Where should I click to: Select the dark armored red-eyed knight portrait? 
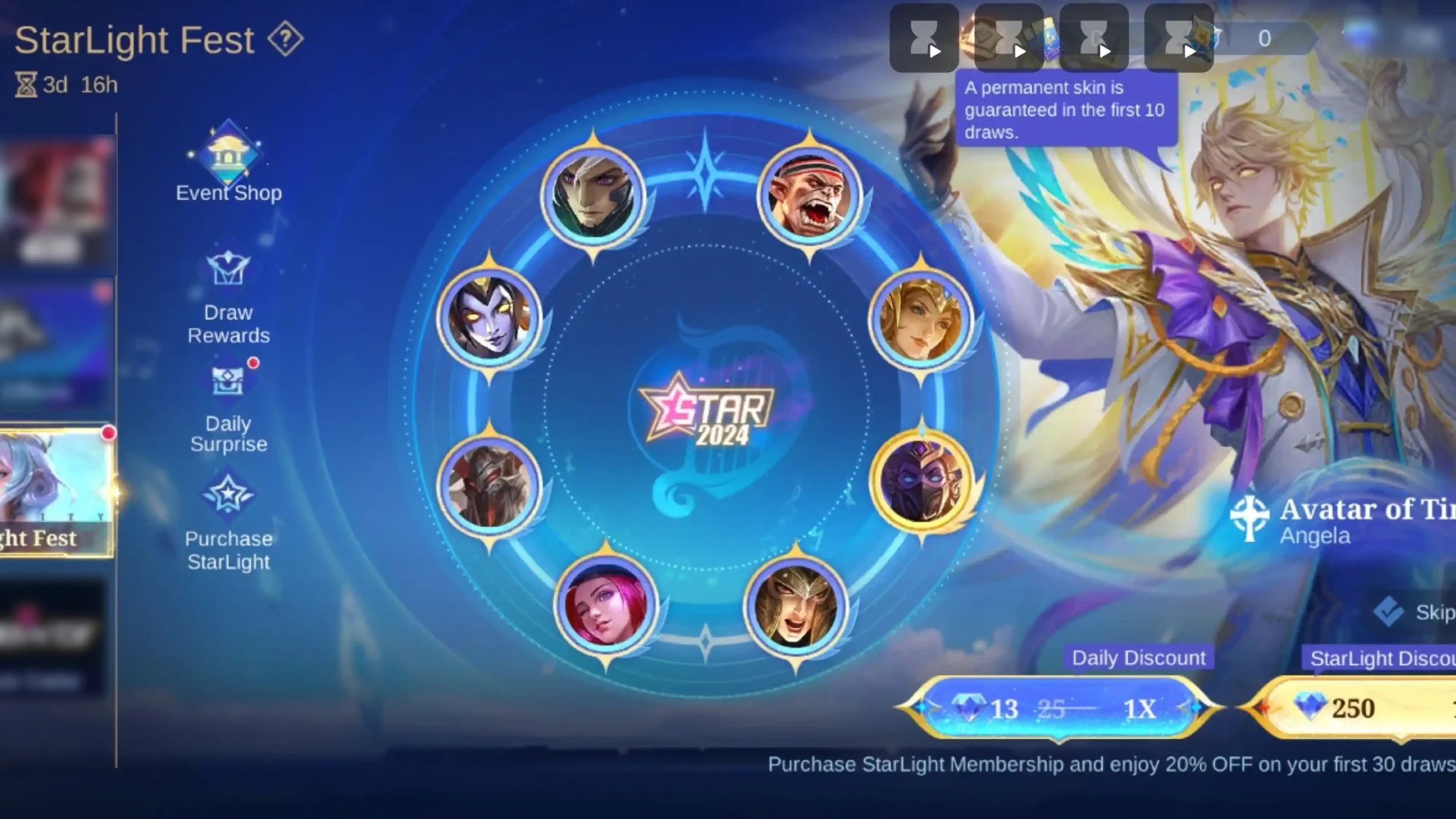489,486
